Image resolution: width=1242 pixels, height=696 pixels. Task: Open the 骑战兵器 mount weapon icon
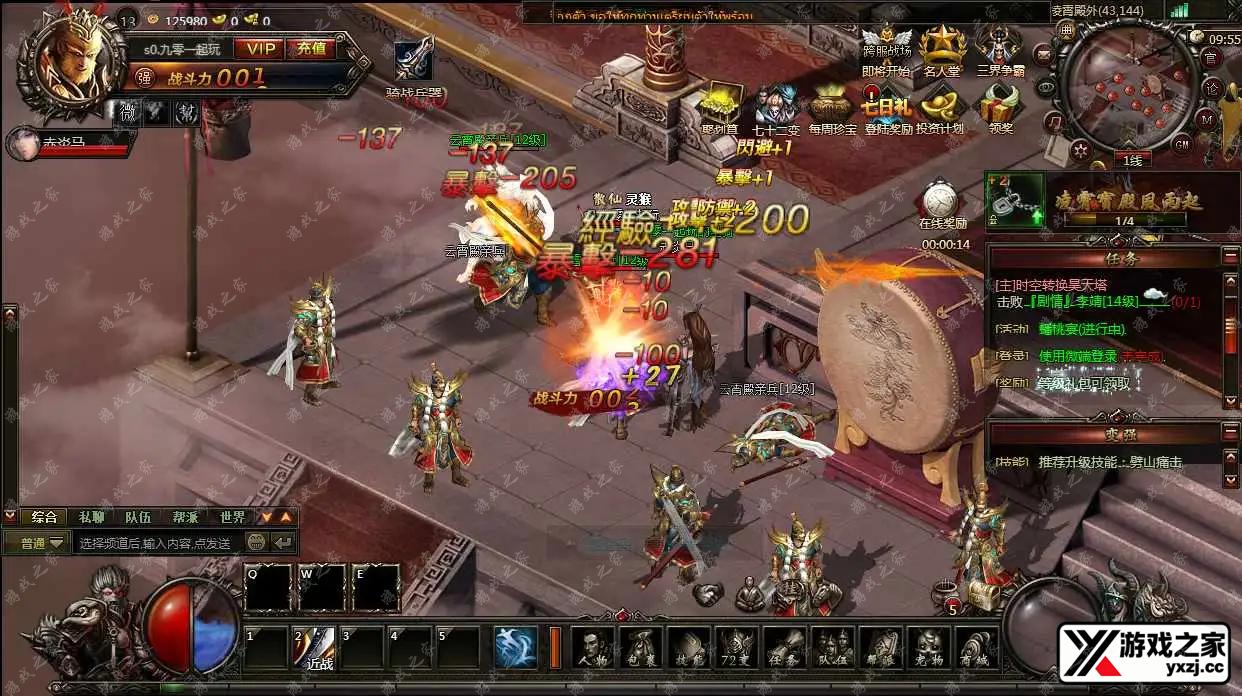415,65
